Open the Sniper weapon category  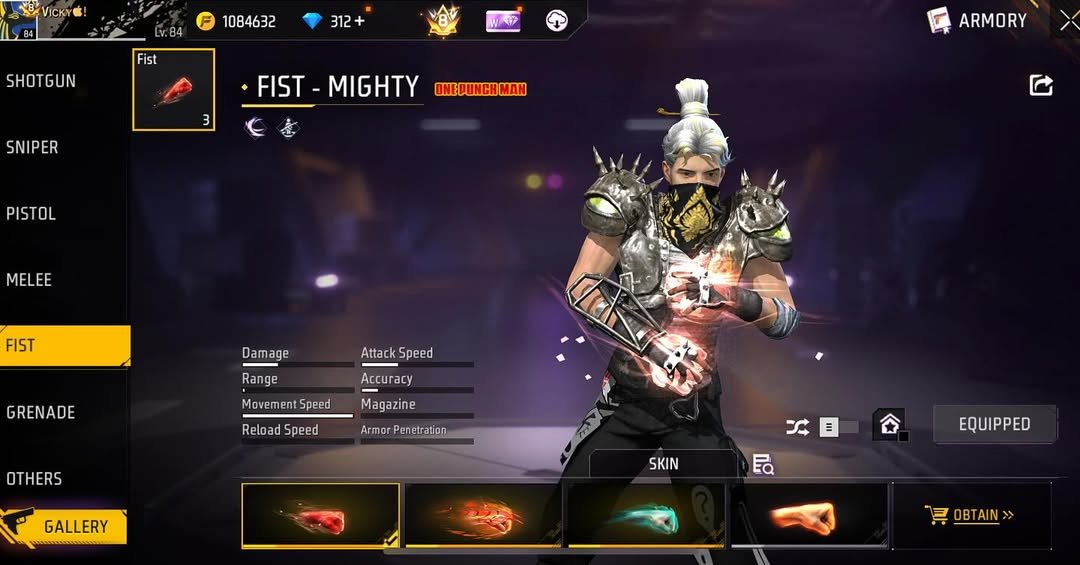click(33, 147)
